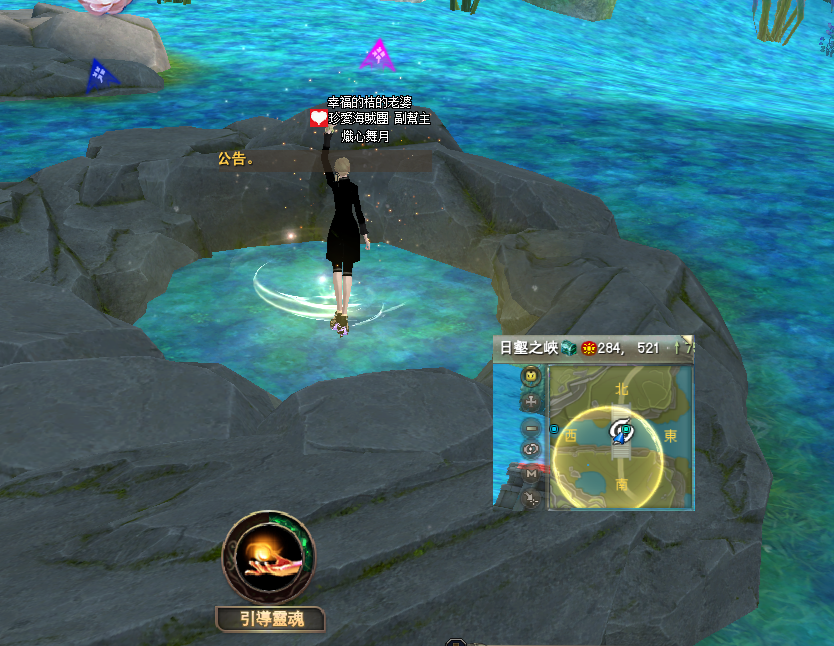
Task: Click the red sun icon by coordinates
Action: pyautogui.click(x=589, y=348)
